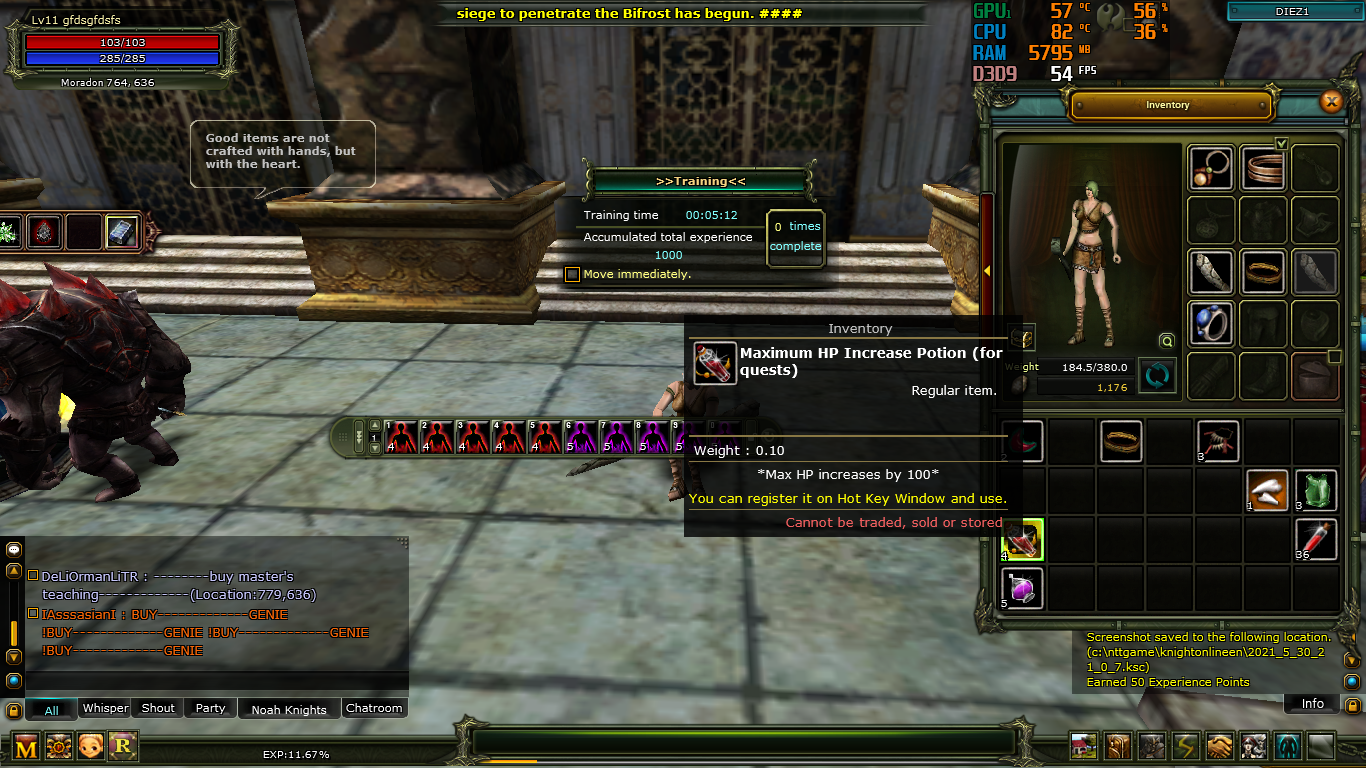Select the purple potion in the bag

[1022, 589]
